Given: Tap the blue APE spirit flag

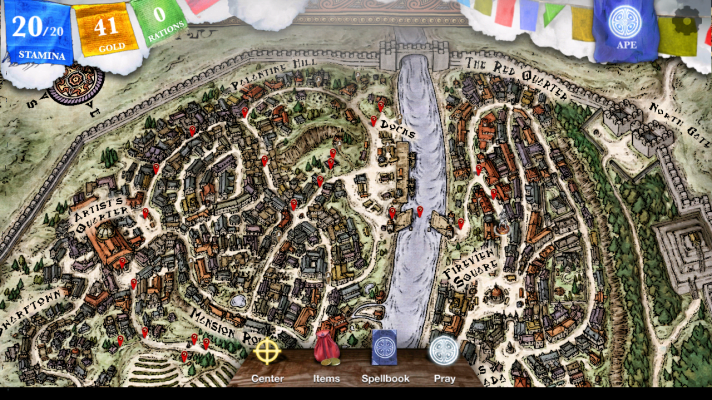Looking at the screenshot, I should (626, 29).
